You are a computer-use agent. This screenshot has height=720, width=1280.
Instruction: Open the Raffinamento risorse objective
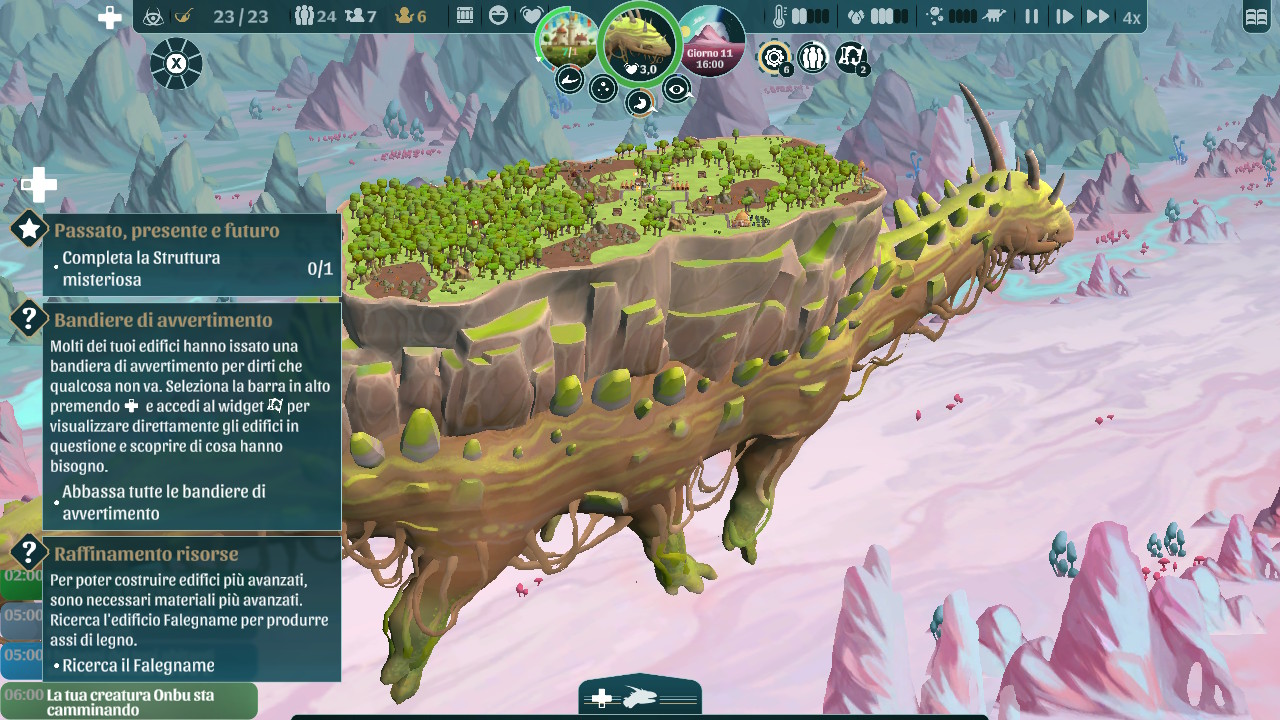coord(146,554)
